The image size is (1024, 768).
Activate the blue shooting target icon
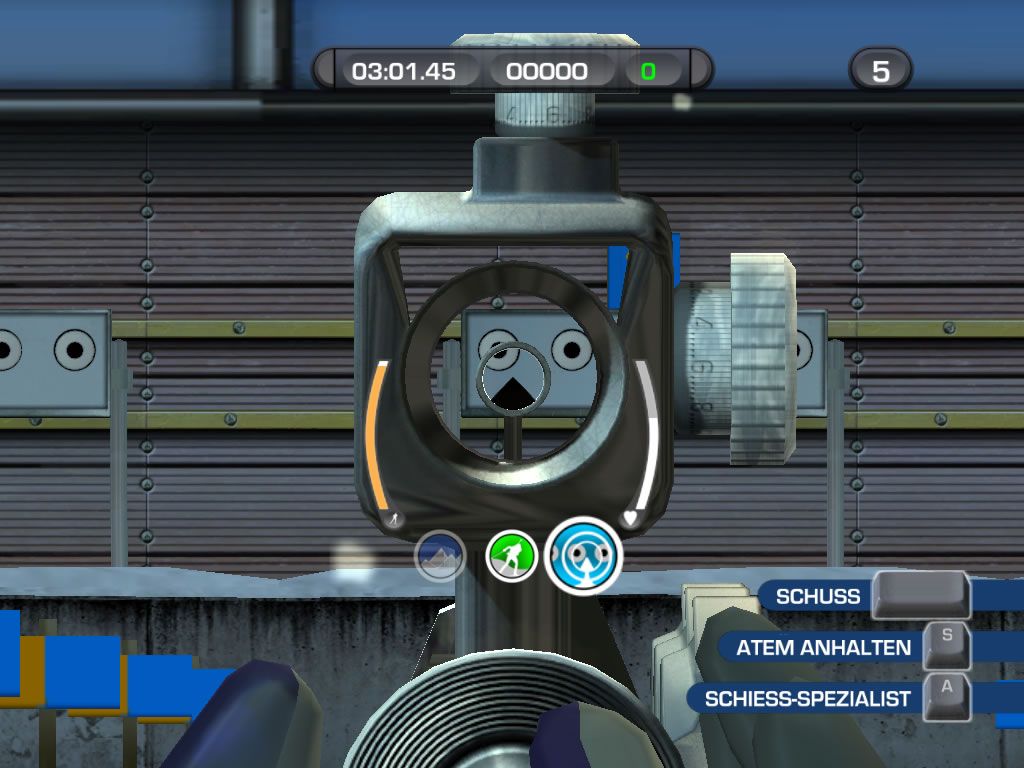coord(584,555)
